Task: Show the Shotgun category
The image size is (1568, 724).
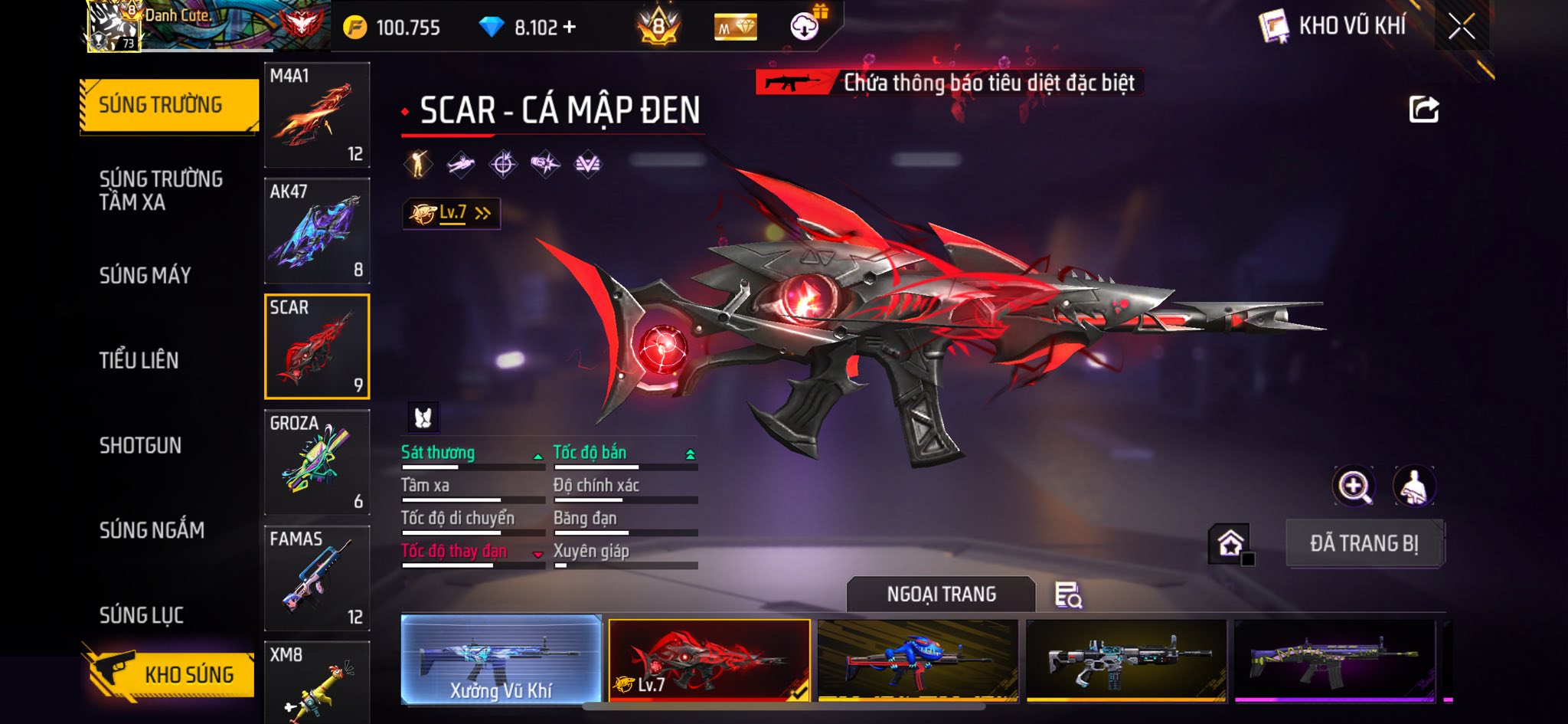Action: click(x=140, y=445)
